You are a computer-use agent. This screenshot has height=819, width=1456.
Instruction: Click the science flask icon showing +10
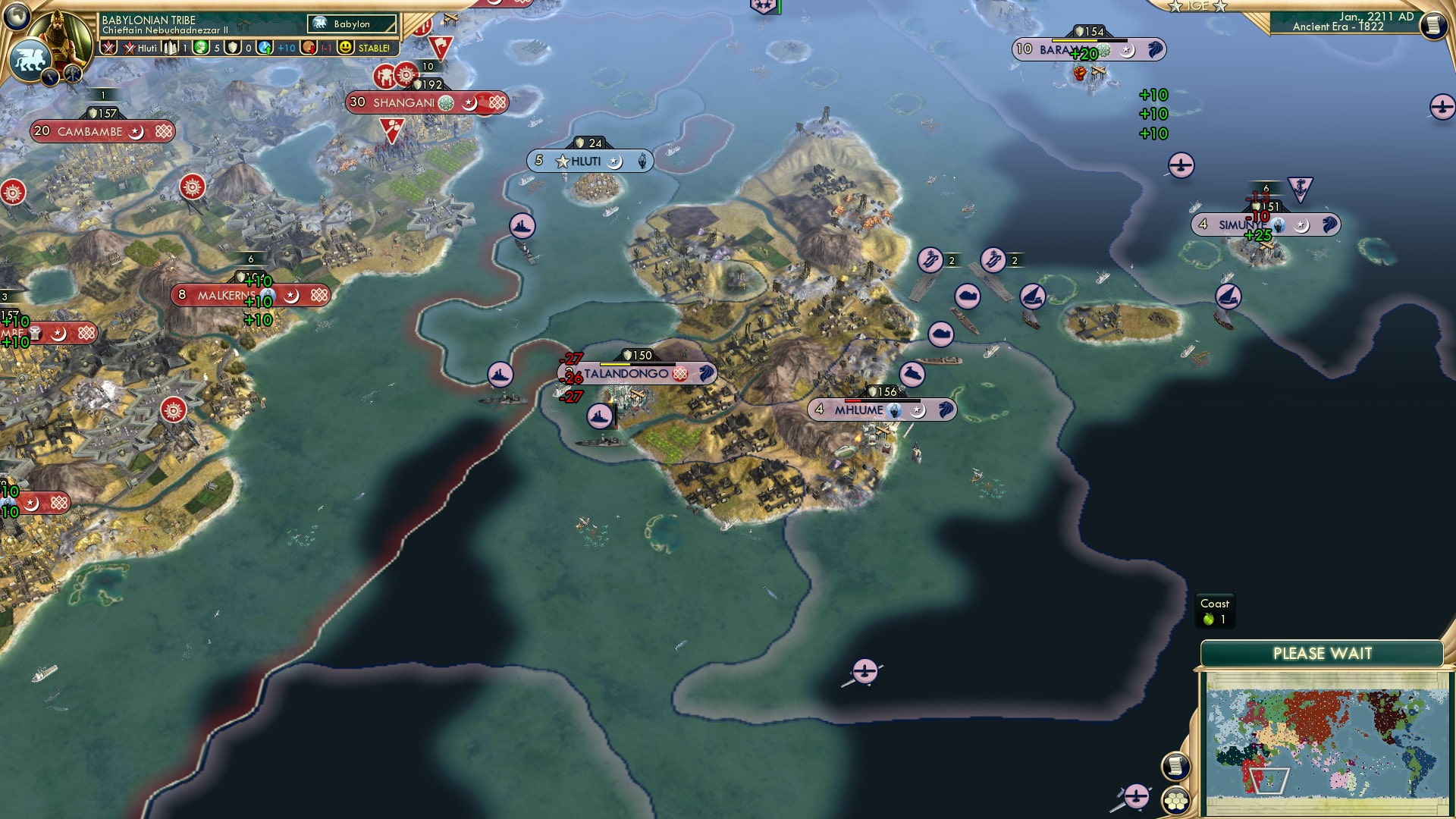(x=265, y=49)
